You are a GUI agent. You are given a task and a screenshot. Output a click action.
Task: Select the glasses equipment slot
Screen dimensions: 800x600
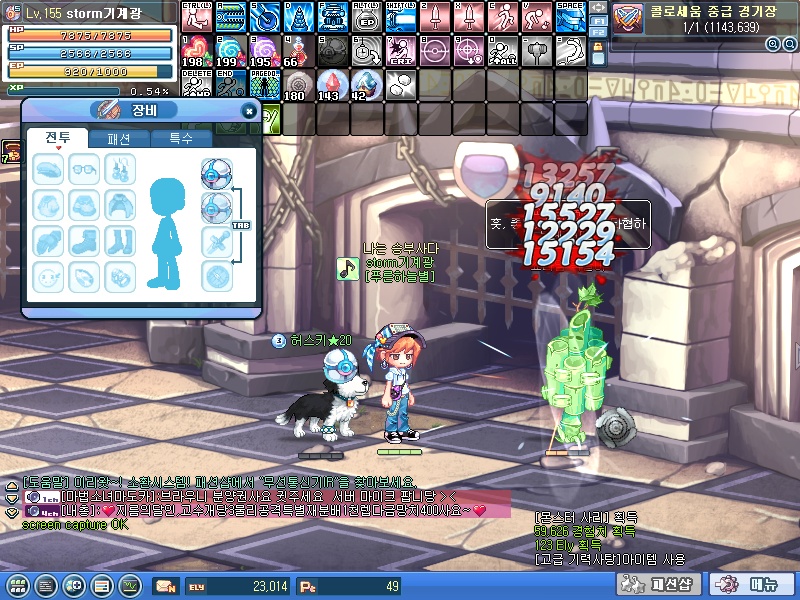click(x=85, y=169)
